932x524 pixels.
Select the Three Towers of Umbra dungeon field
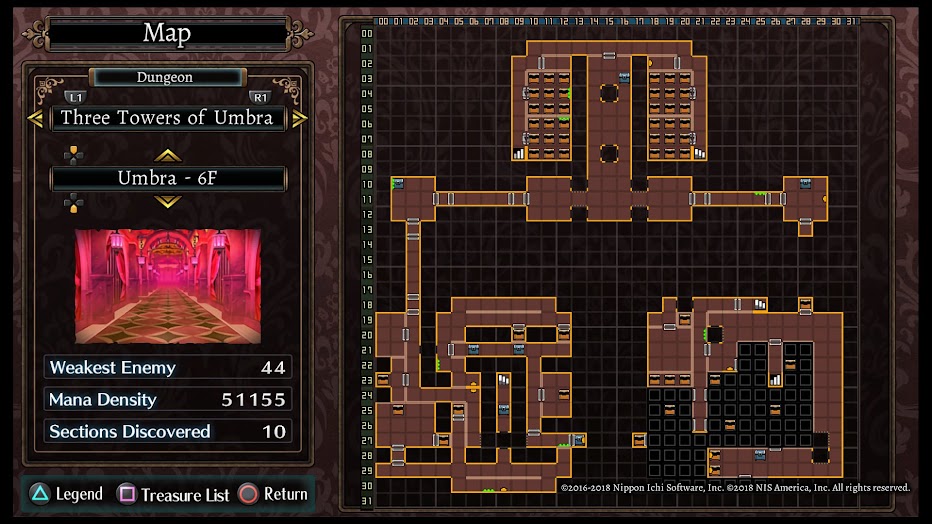(167, 118)
